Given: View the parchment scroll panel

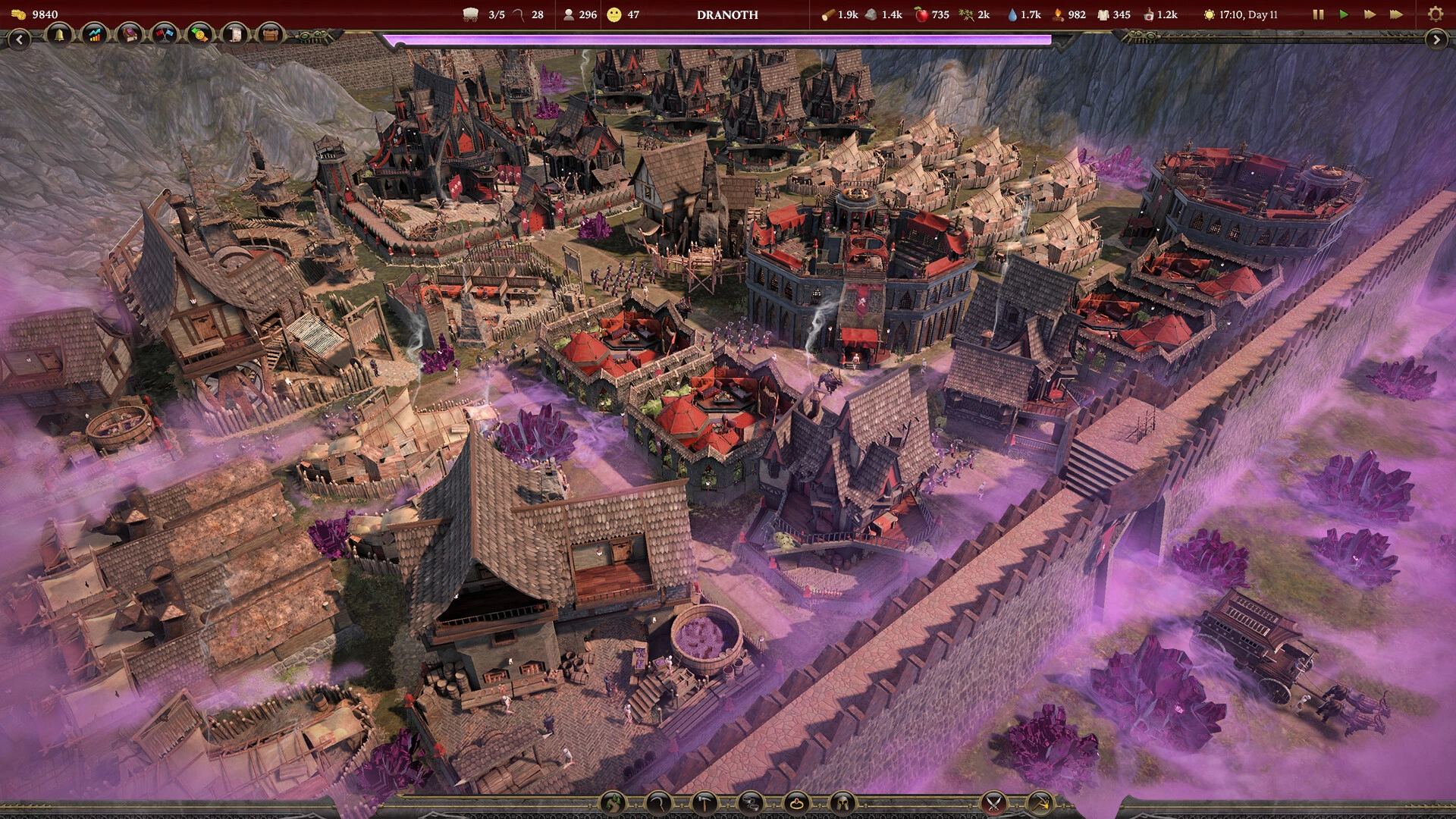Looking at the screenshot, I should click(235, 35).
